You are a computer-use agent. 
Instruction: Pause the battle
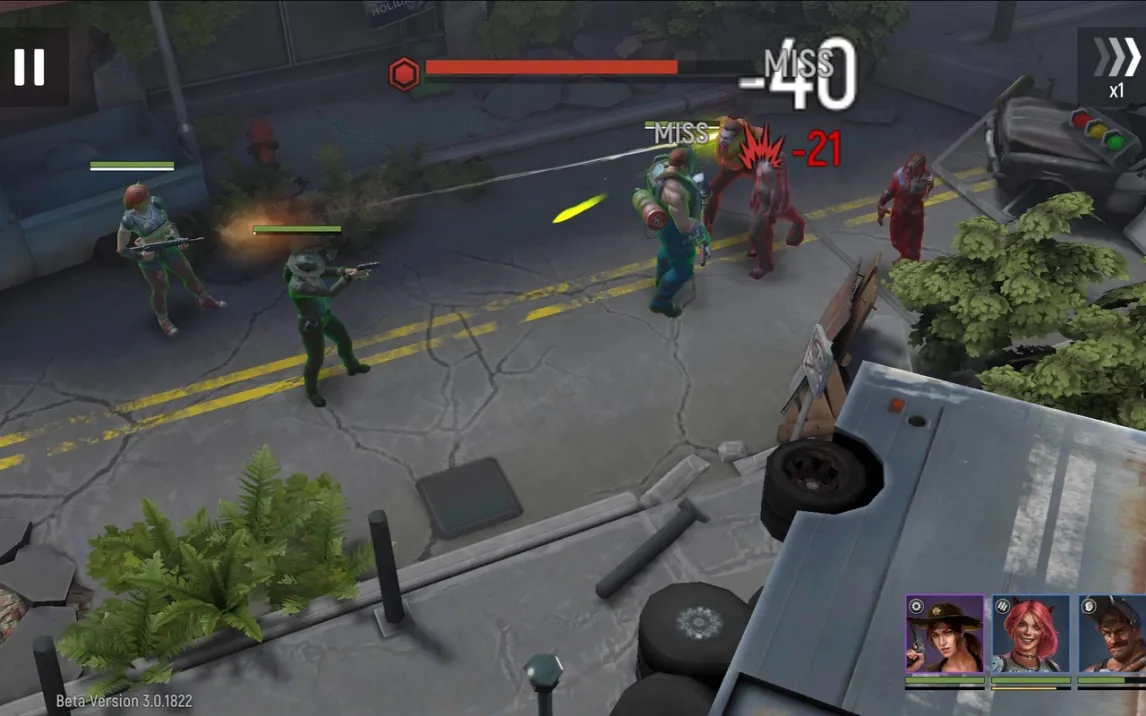coord(30,66)
